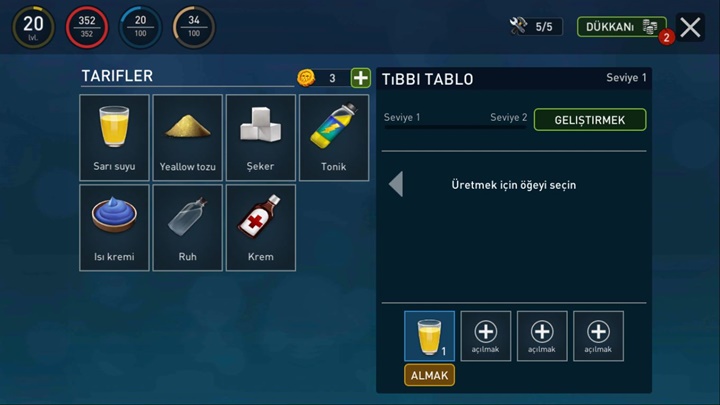Click the GELİŞTİRMEK upgrade button
The width and height of the screenshot is (720, 405).
(x=590, y=120)
